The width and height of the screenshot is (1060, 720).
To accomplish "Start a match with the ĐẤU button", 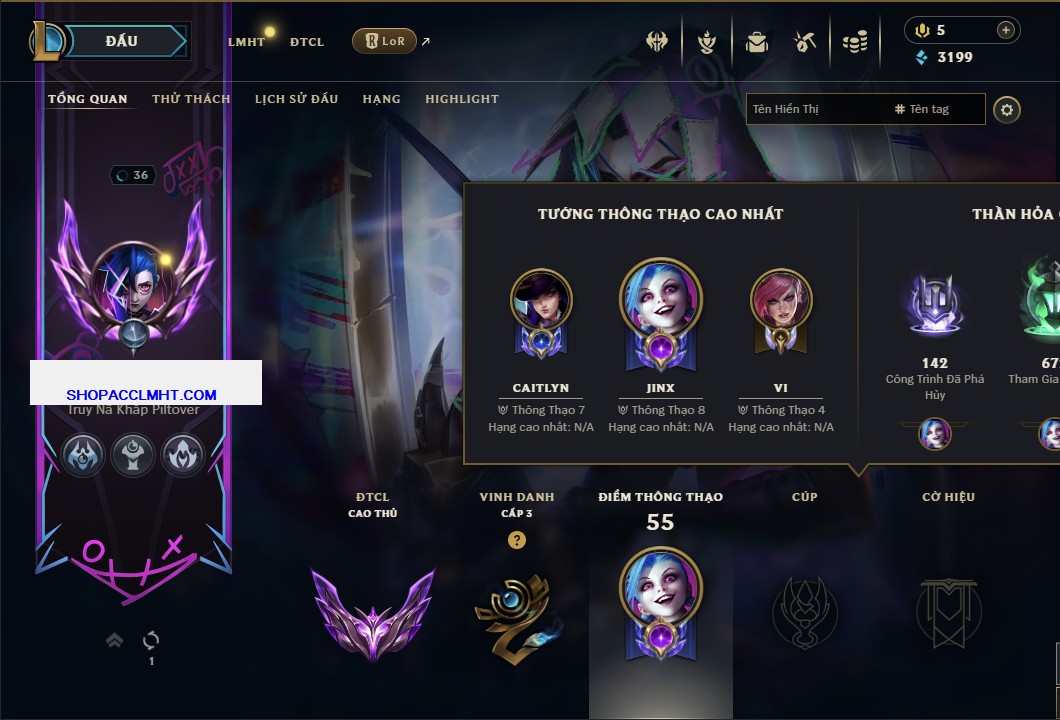I will coord(122,41).
